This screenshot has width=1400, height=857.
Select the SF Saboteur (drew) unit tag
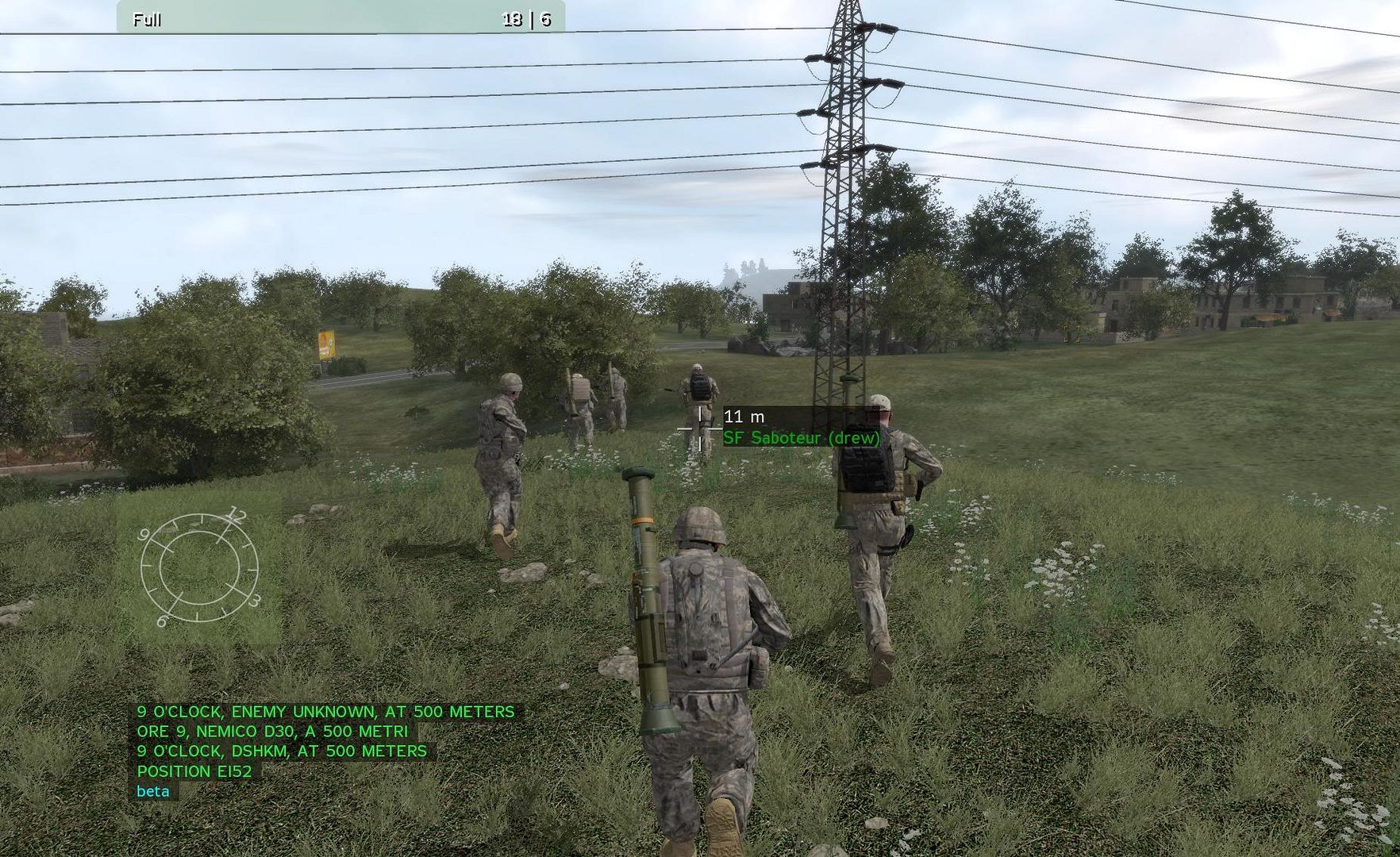(802, 438)
